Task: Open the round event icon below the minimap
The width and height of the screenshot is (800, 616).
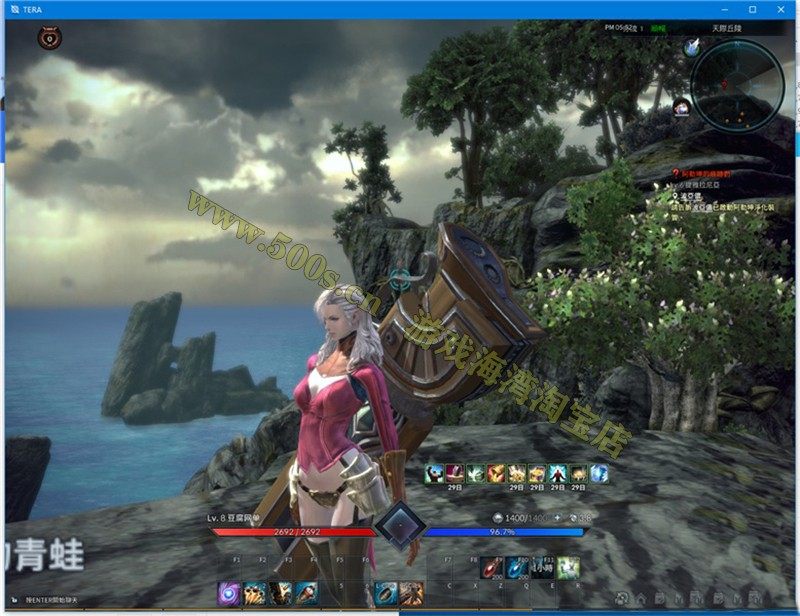Action: (682, 107)
